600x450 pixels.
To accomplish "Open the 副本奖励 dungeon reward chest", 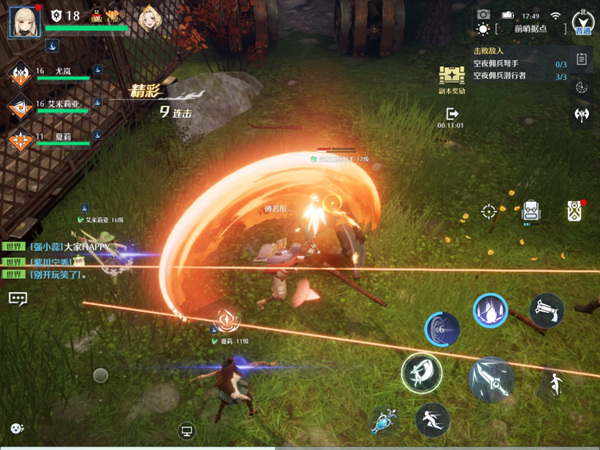I will pos(453,76).
